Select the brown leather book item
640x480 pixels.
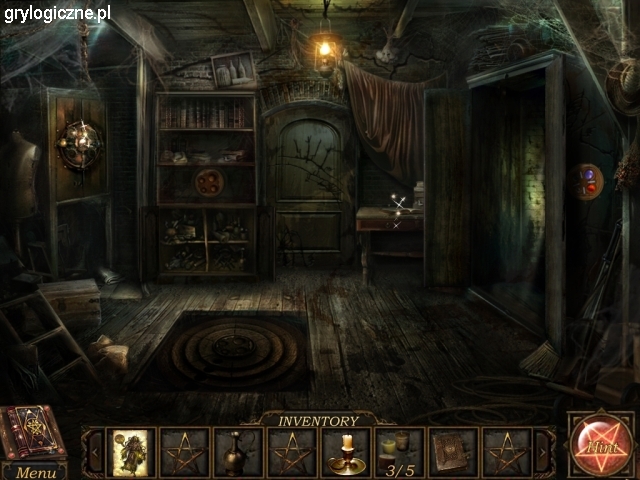[453, 453]
